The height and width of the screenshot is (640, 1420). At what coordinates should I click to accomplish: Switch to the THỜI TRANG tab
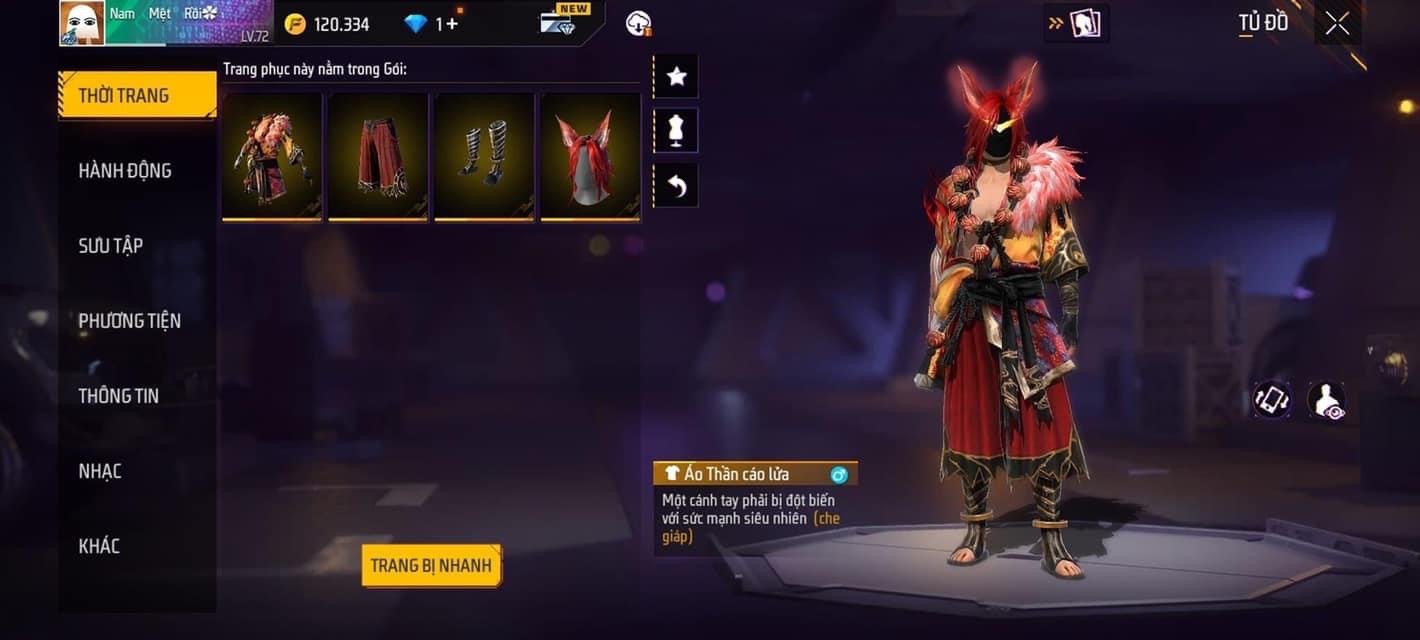[137, 96]
